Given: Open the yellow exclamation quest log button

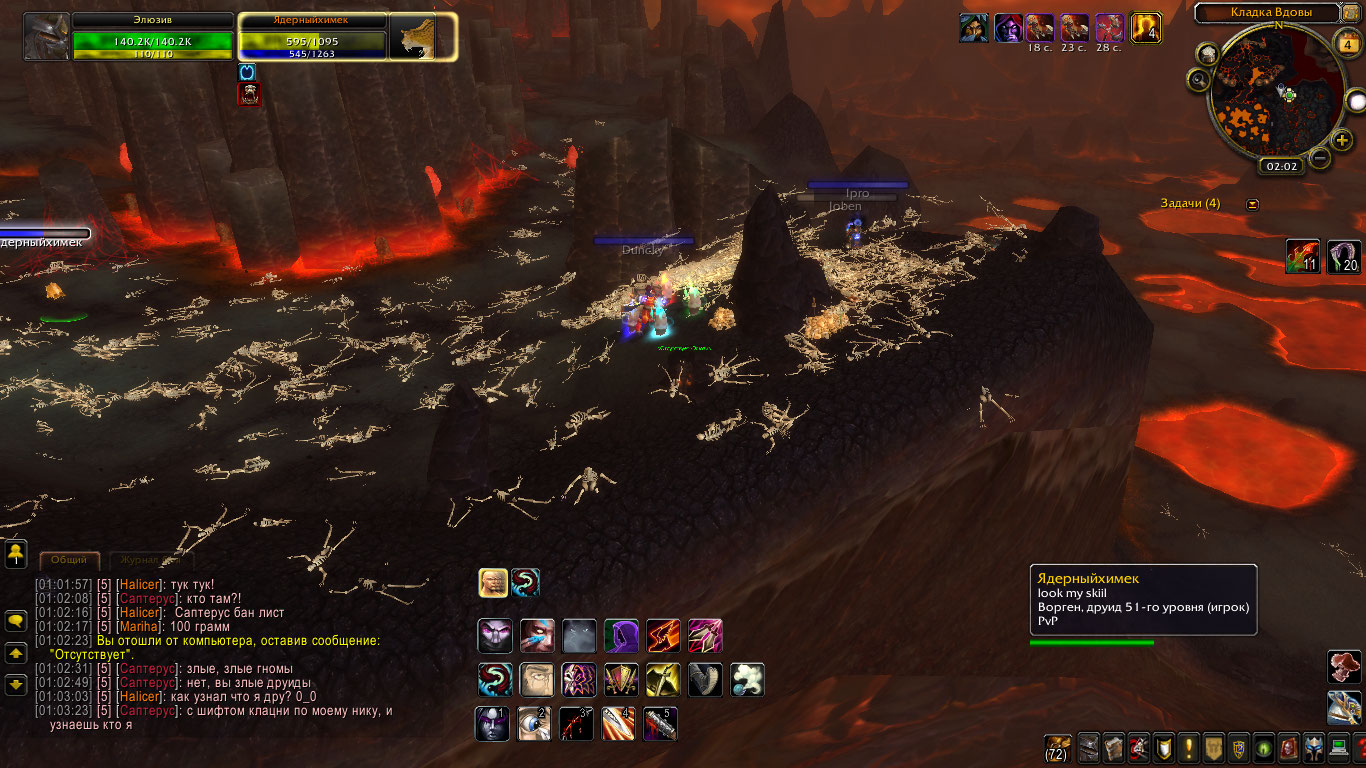Looking at the screenshot, I should coord(1189,746).
